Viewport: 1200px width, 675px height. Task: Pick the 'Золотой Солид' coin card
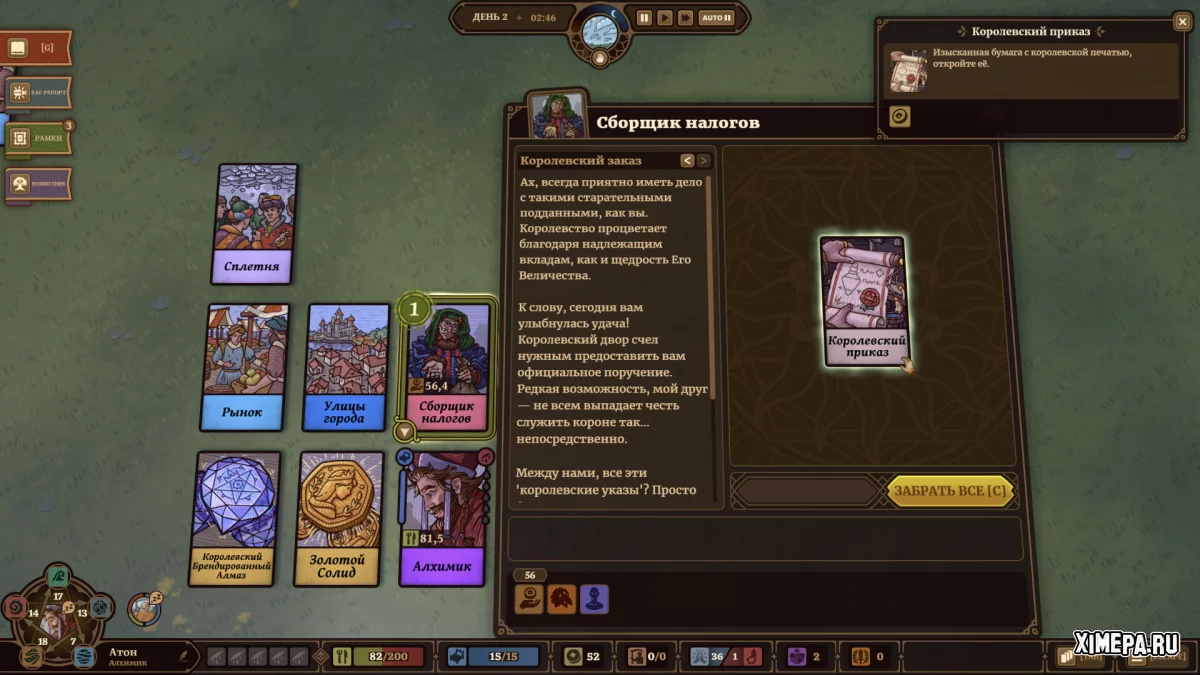[340, 517]
